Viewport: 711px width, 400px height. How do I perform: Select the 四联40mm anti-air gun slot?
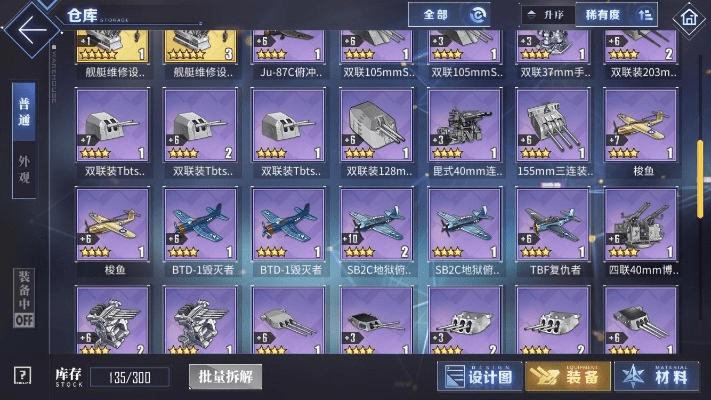click(x=640, y=224)
